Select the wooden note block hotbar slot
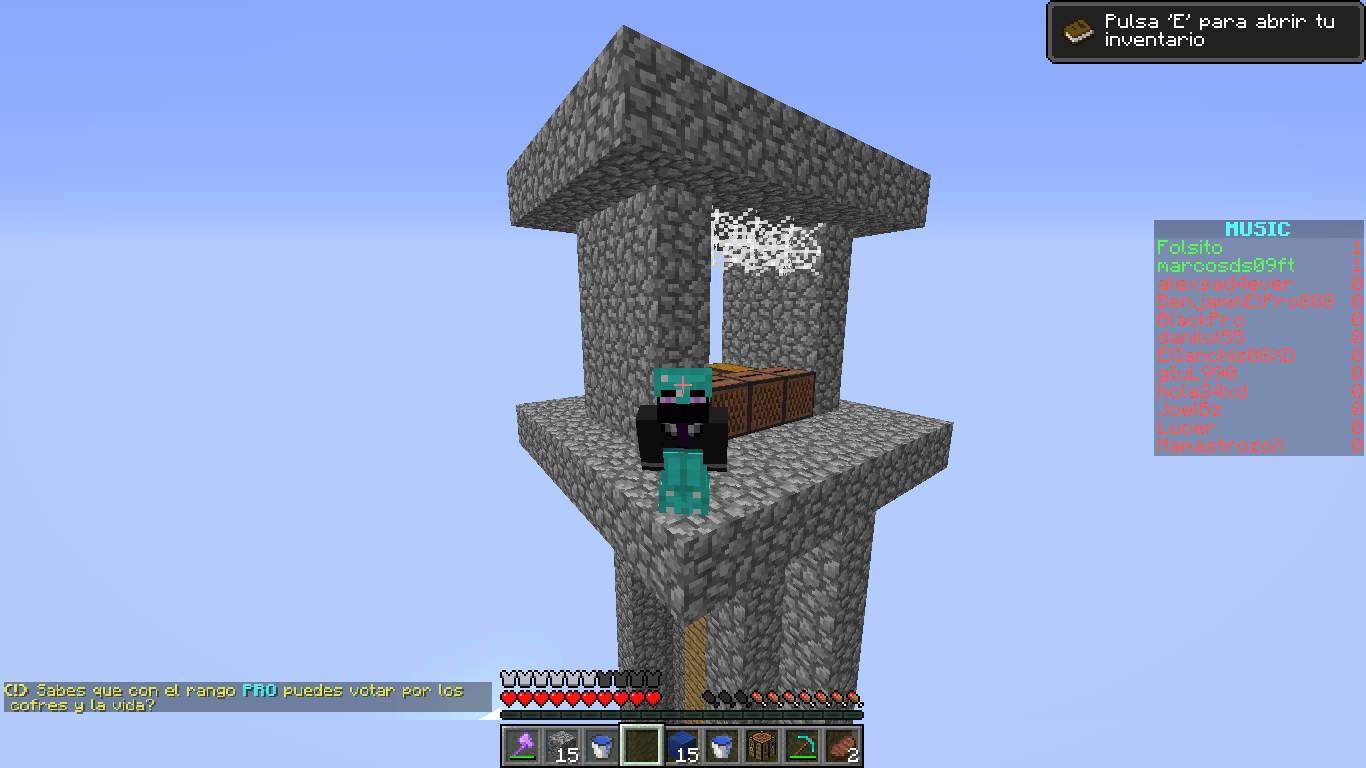 pos(761,745)
